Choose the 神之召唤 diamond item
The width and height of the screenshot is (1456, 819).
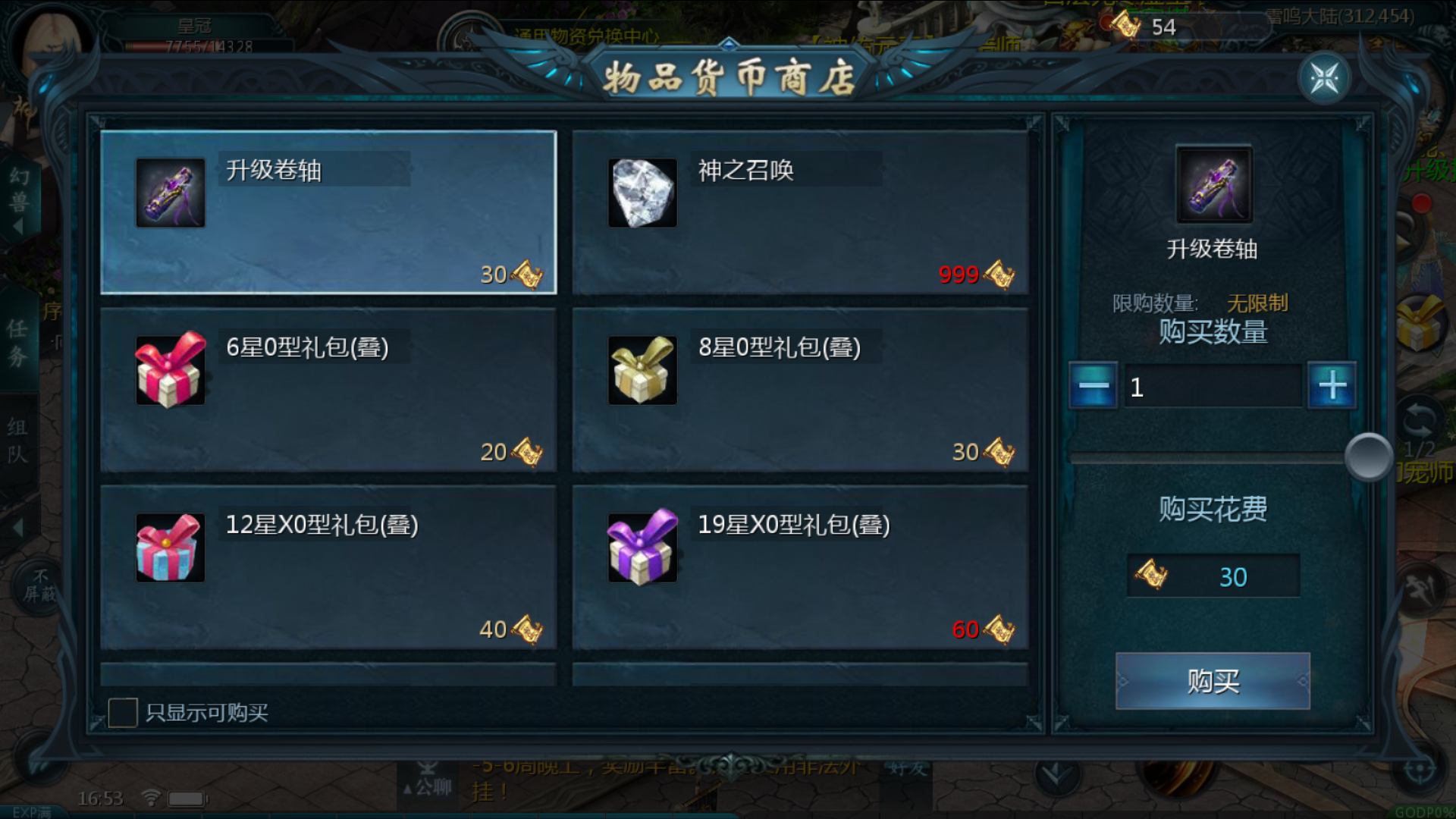(x=800, y=212)
